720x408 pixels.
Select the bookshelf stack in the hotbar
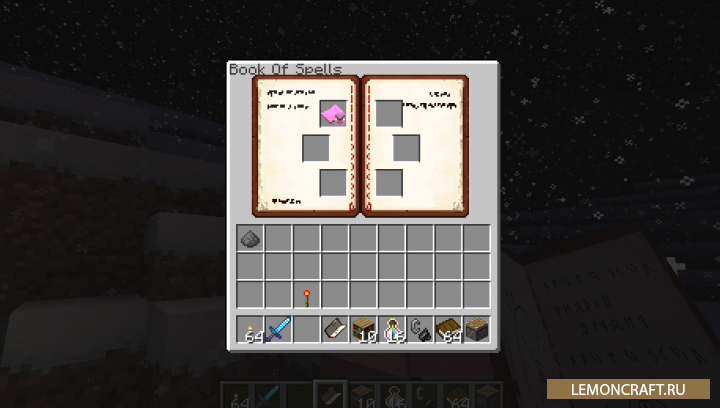point(363,329)
